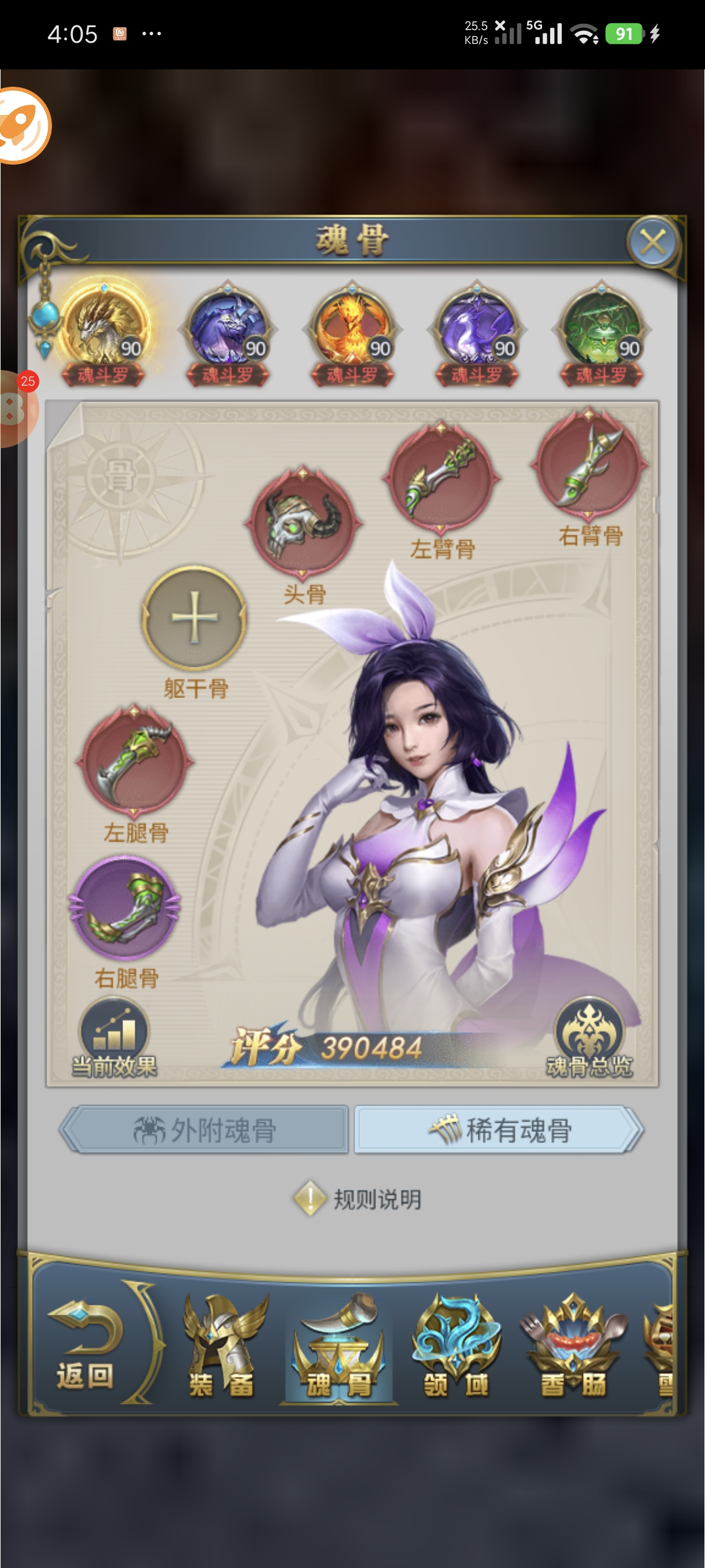Open the 左臂骨 left arm bone slot
This screenshot has width=705, height=1568.
[441, 478]
